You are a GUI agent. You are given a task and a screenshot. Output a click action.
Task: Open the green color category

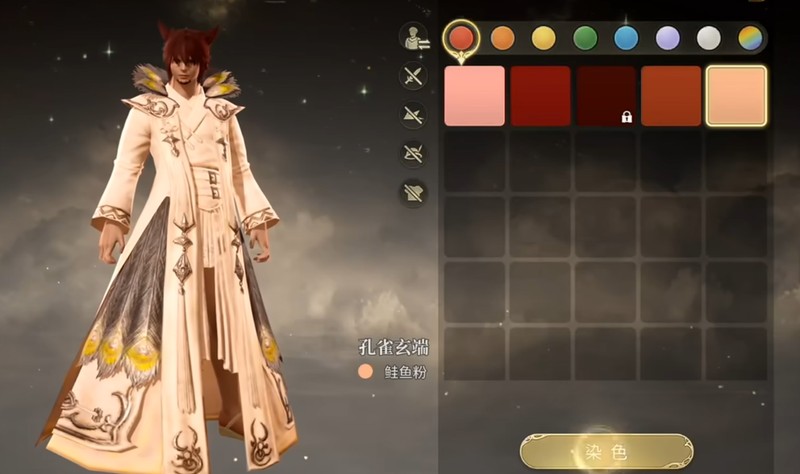(585, 38)
